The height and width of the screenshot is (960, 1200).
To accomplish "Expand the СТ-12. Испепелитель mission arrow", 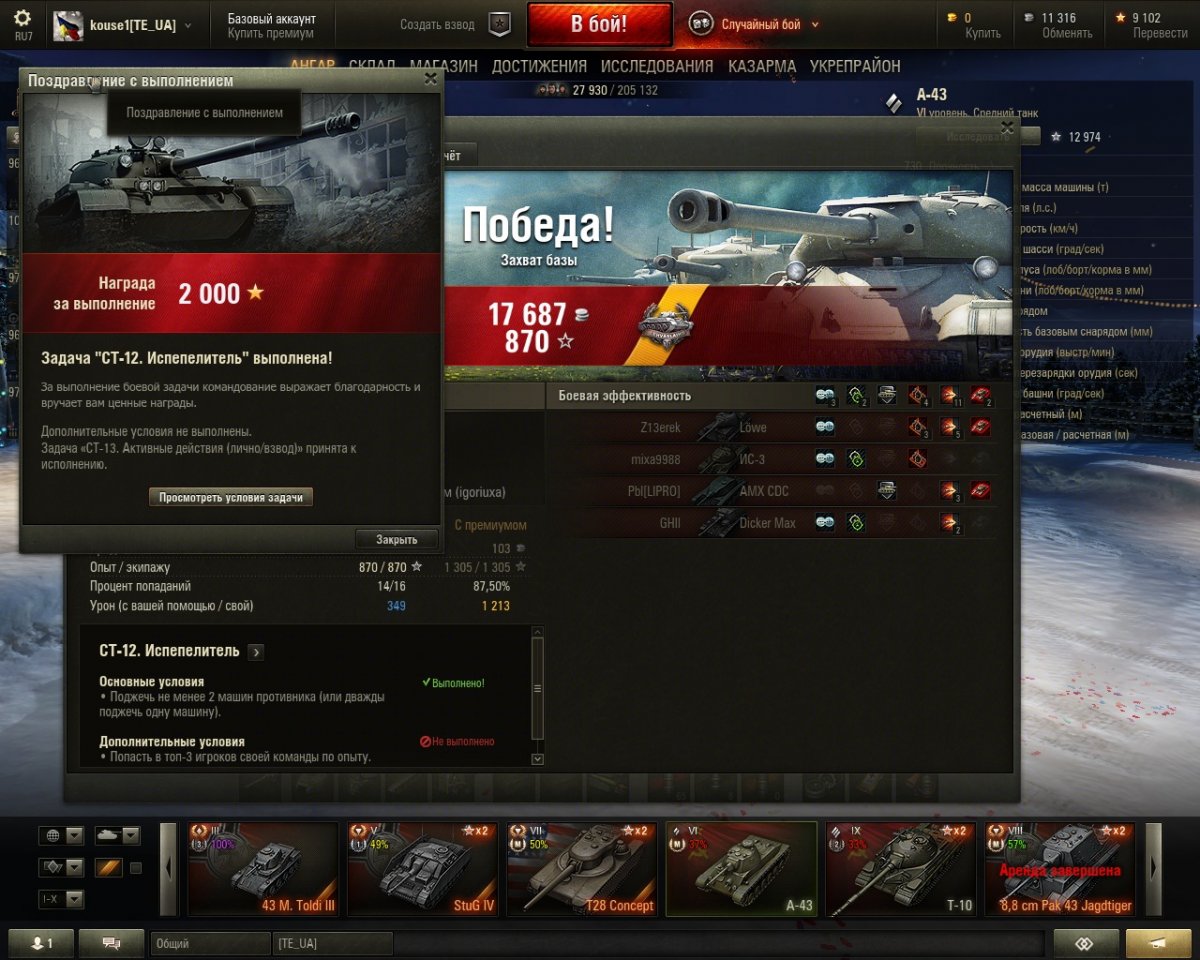I will coord(256,652).
